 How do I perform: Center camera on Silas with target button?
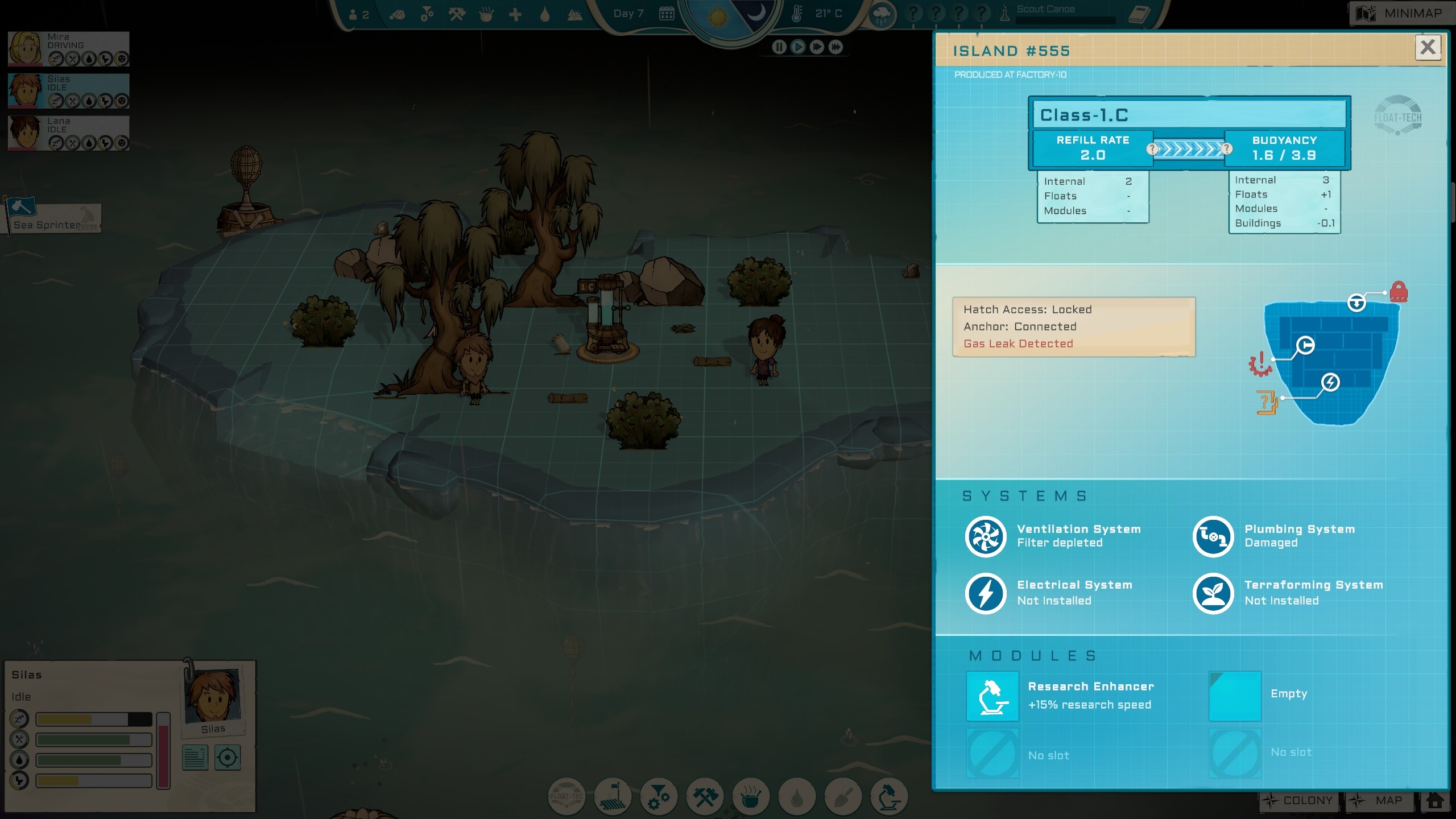(227, 758)
